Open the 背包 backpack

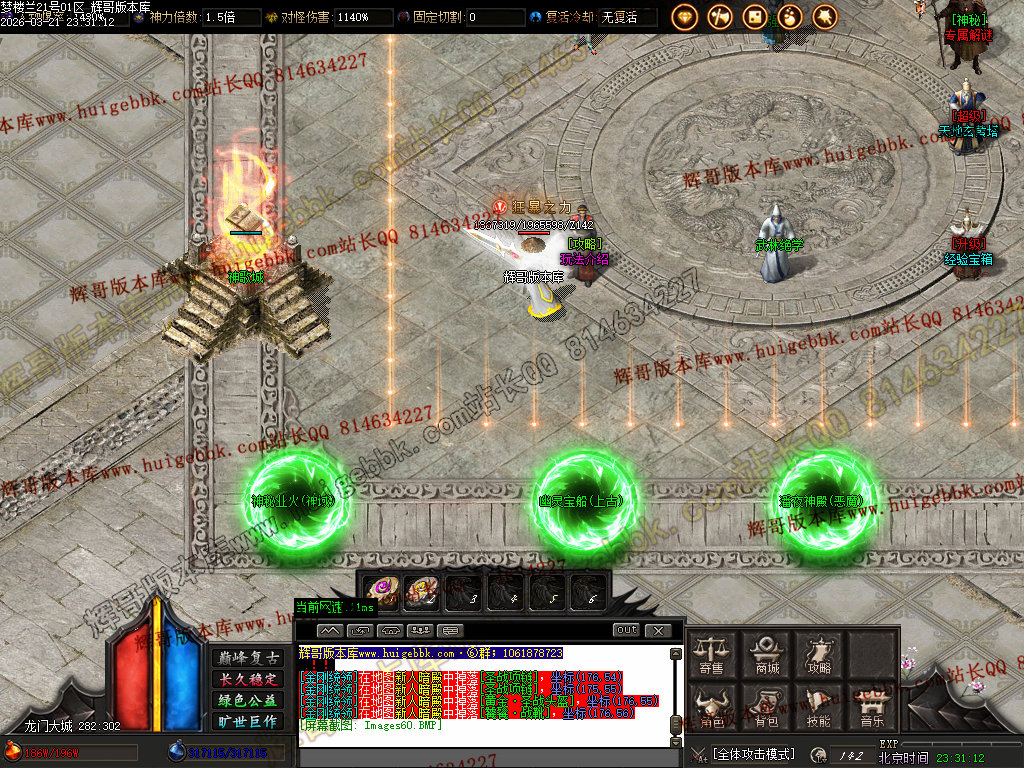(x=767, y=706)
